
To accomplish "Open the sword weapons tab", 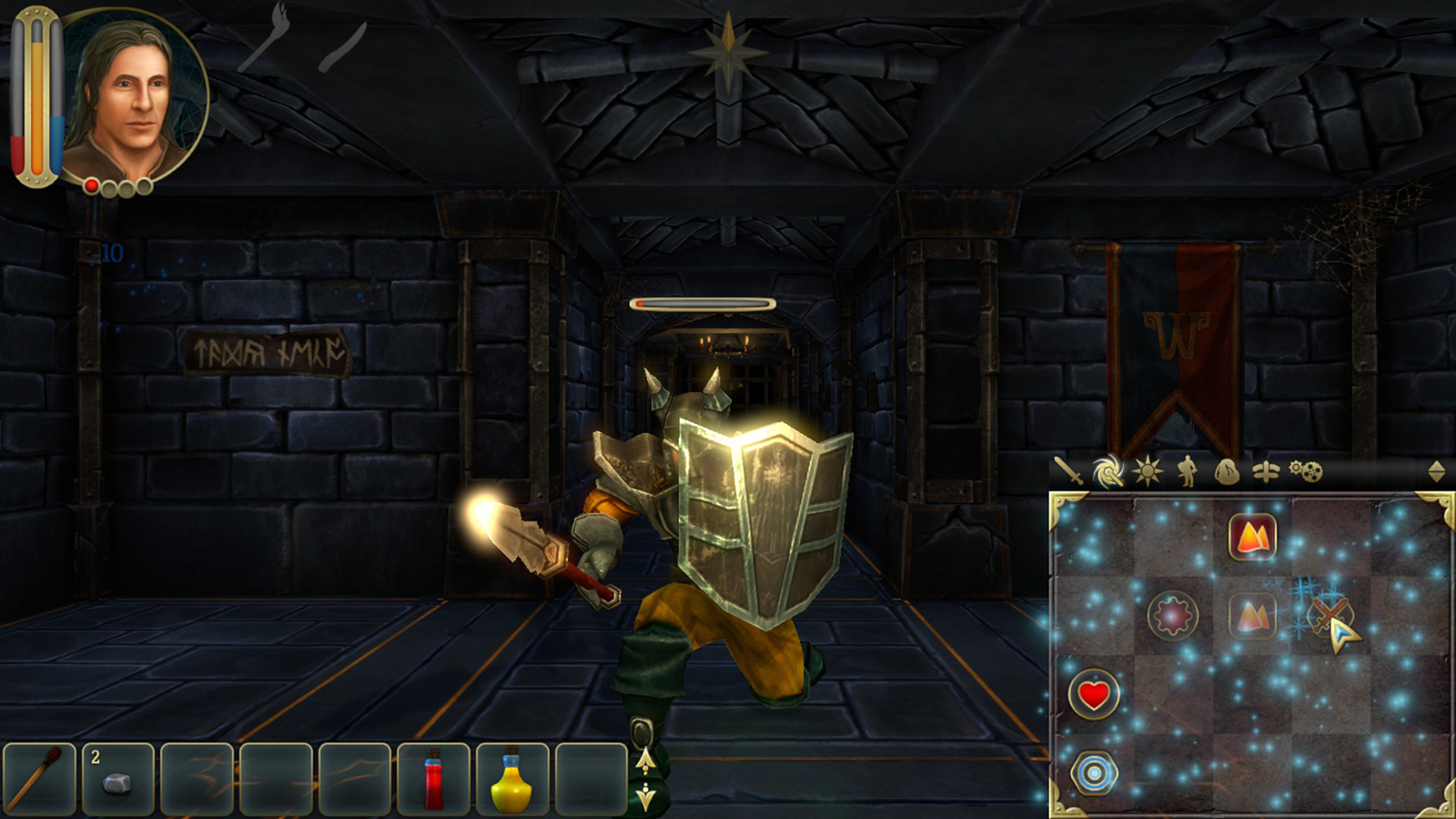I will (1067, 471).
